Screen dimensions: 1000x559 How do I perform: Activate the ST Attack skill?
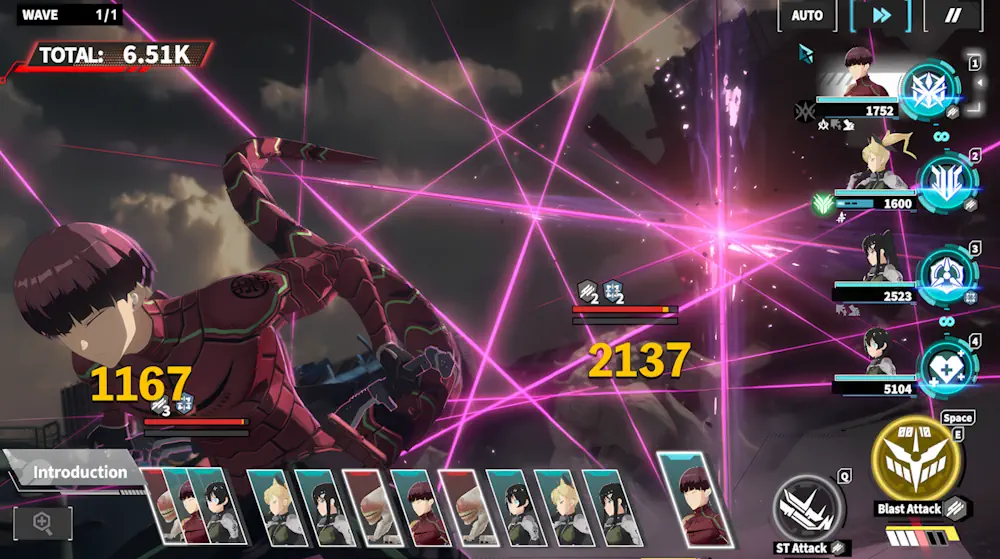[x=806, y=509]
